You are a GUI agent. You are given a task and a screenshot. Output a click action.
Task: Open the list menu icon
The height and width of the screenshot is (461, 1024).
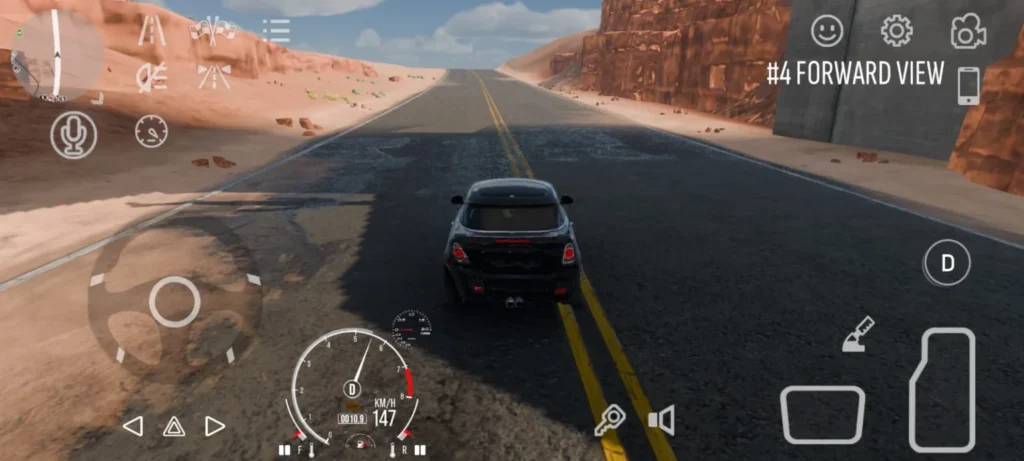click(276, 30)
